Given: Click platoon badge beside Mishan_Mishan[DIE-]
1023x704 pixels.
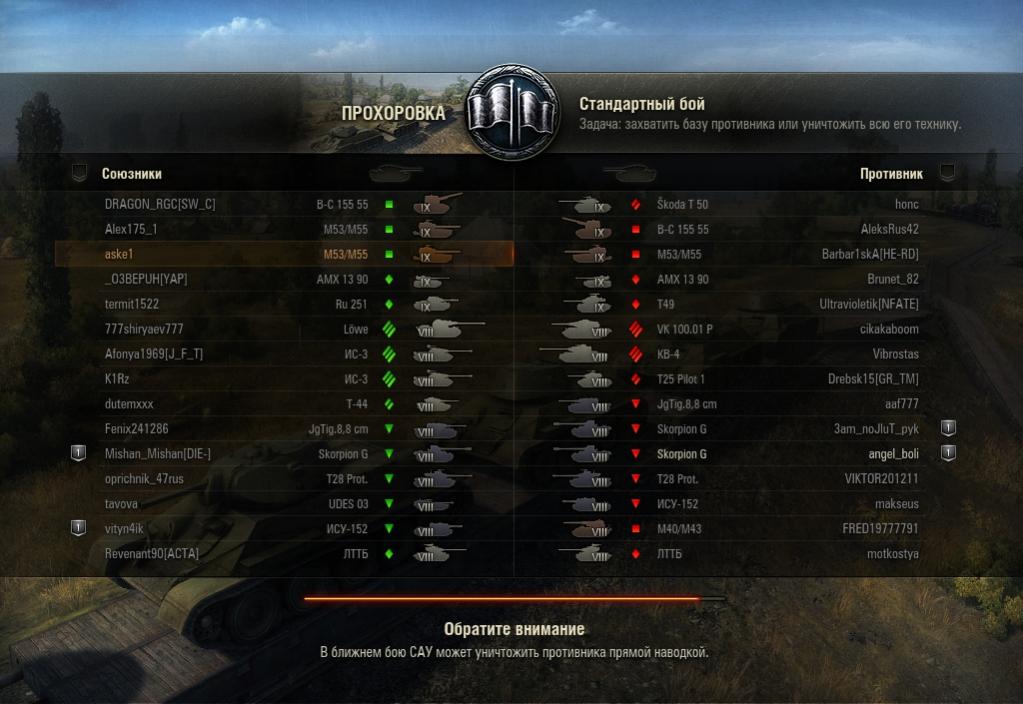Looking at the screenshot, I should click(x=78, y=454).
